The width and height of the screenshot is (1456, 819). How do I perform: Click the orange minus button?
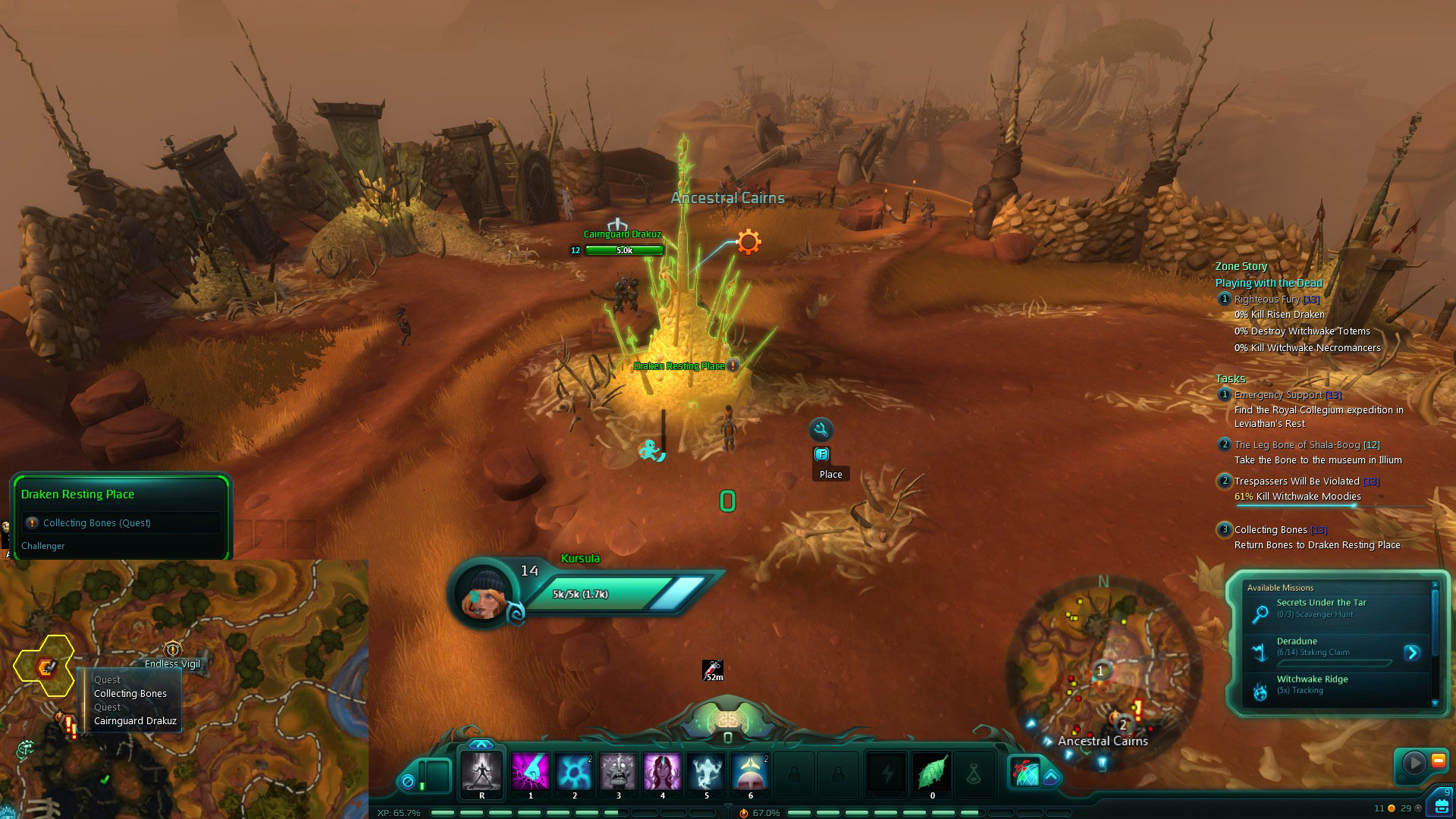tap(1438, 761)
